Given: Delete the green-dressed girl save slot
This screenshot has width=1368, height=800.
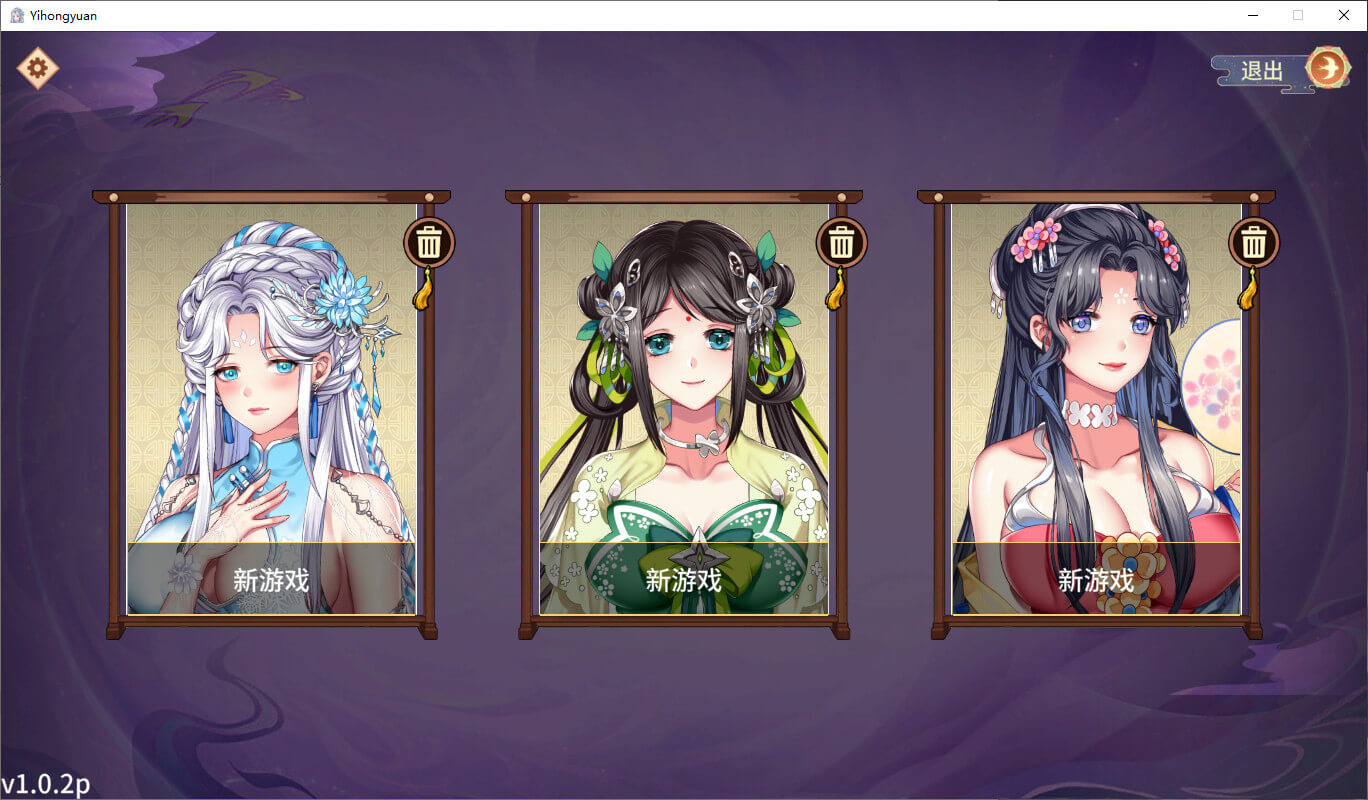Looking at the screenshot, I should point(842,242).
